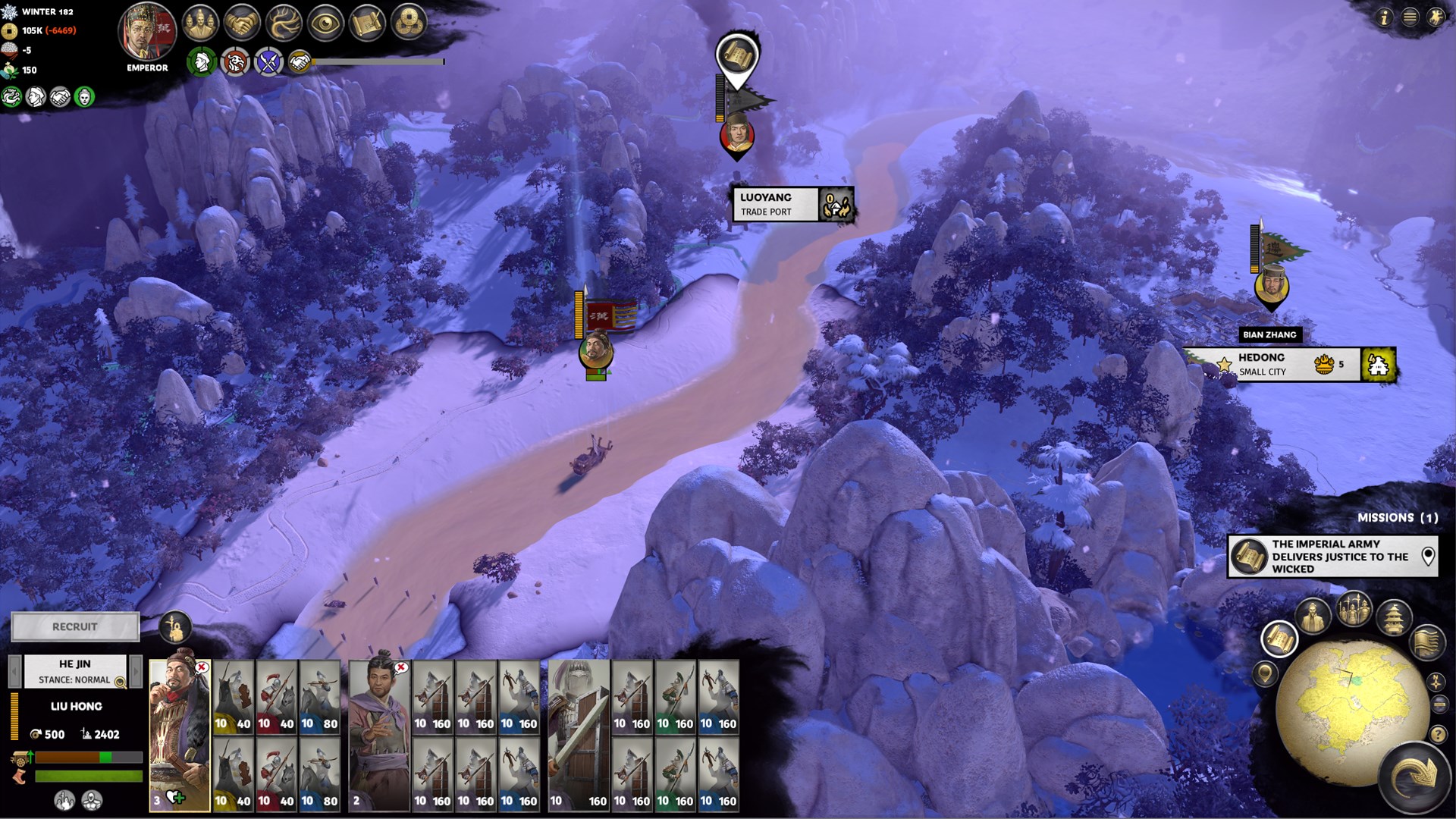Open the banner factions list
1456x819 pixels.
(x=1426, y=642)
